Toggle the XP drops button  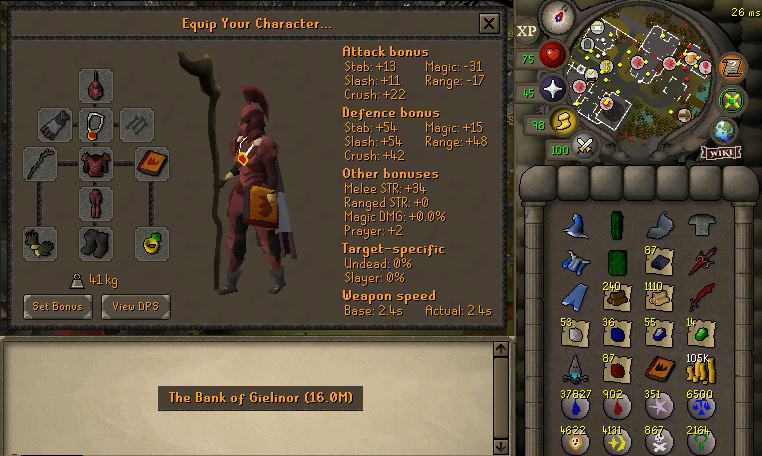coord(528,31)
